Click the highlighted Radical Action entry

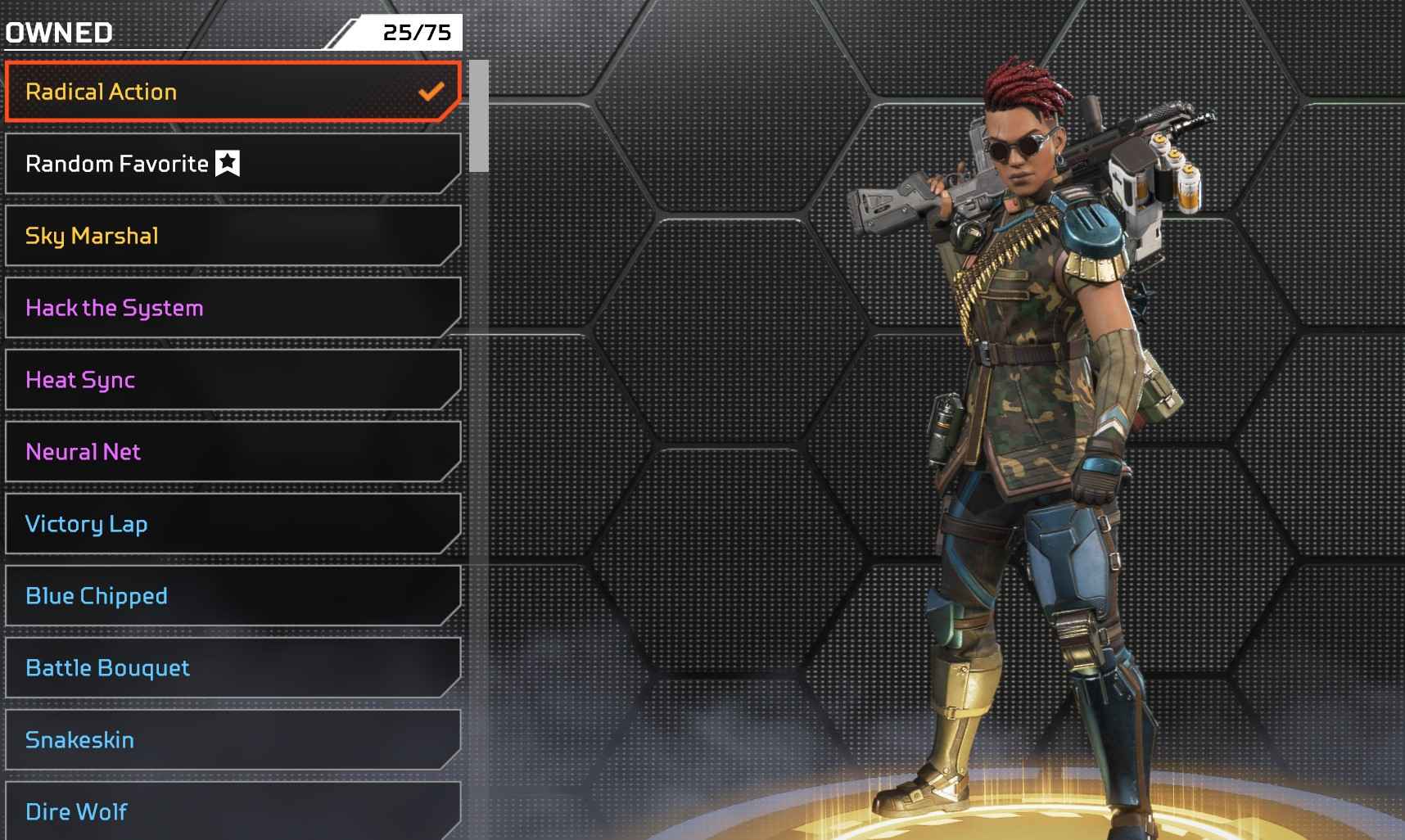(x=229, y=93)
